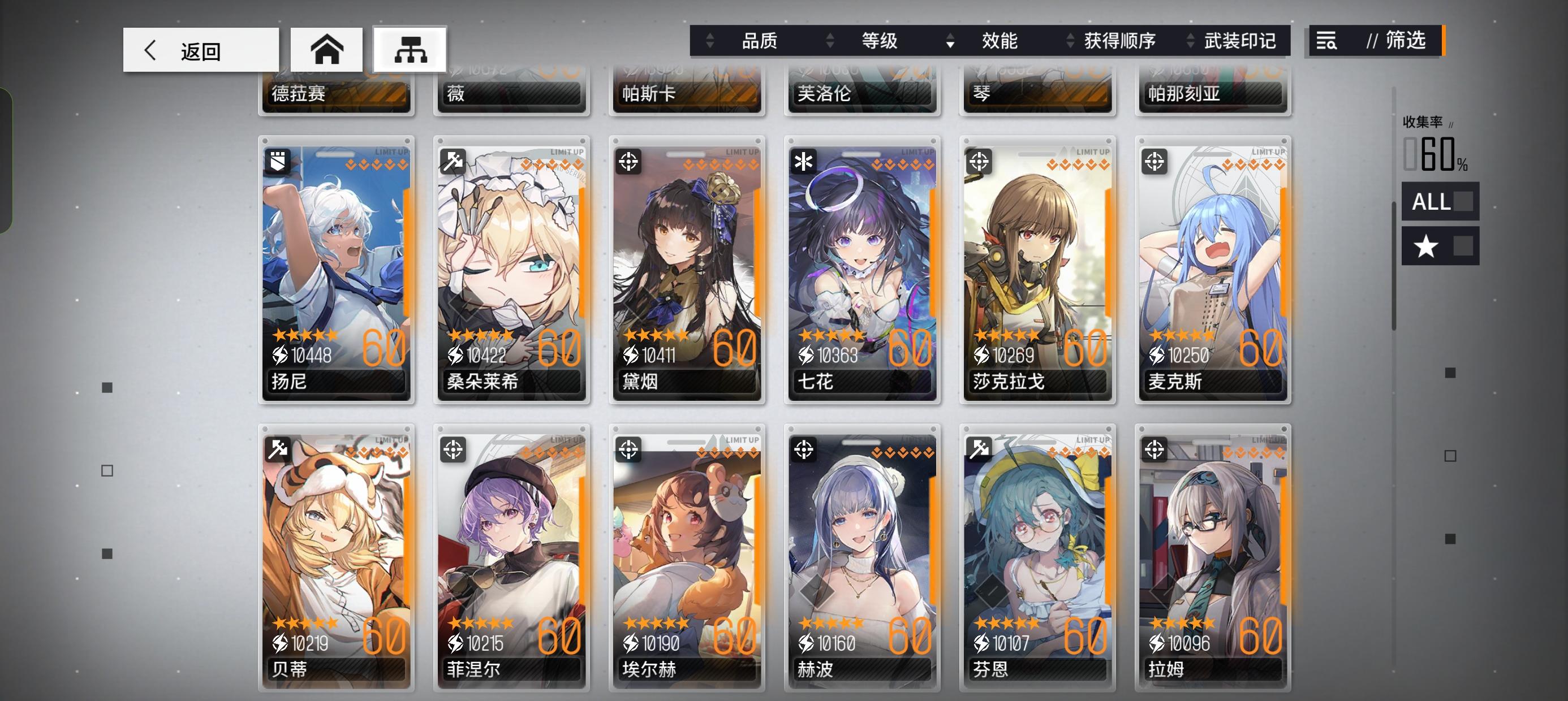Click the 返回 back button
1568x701 pixels.
tap(201, 49)
